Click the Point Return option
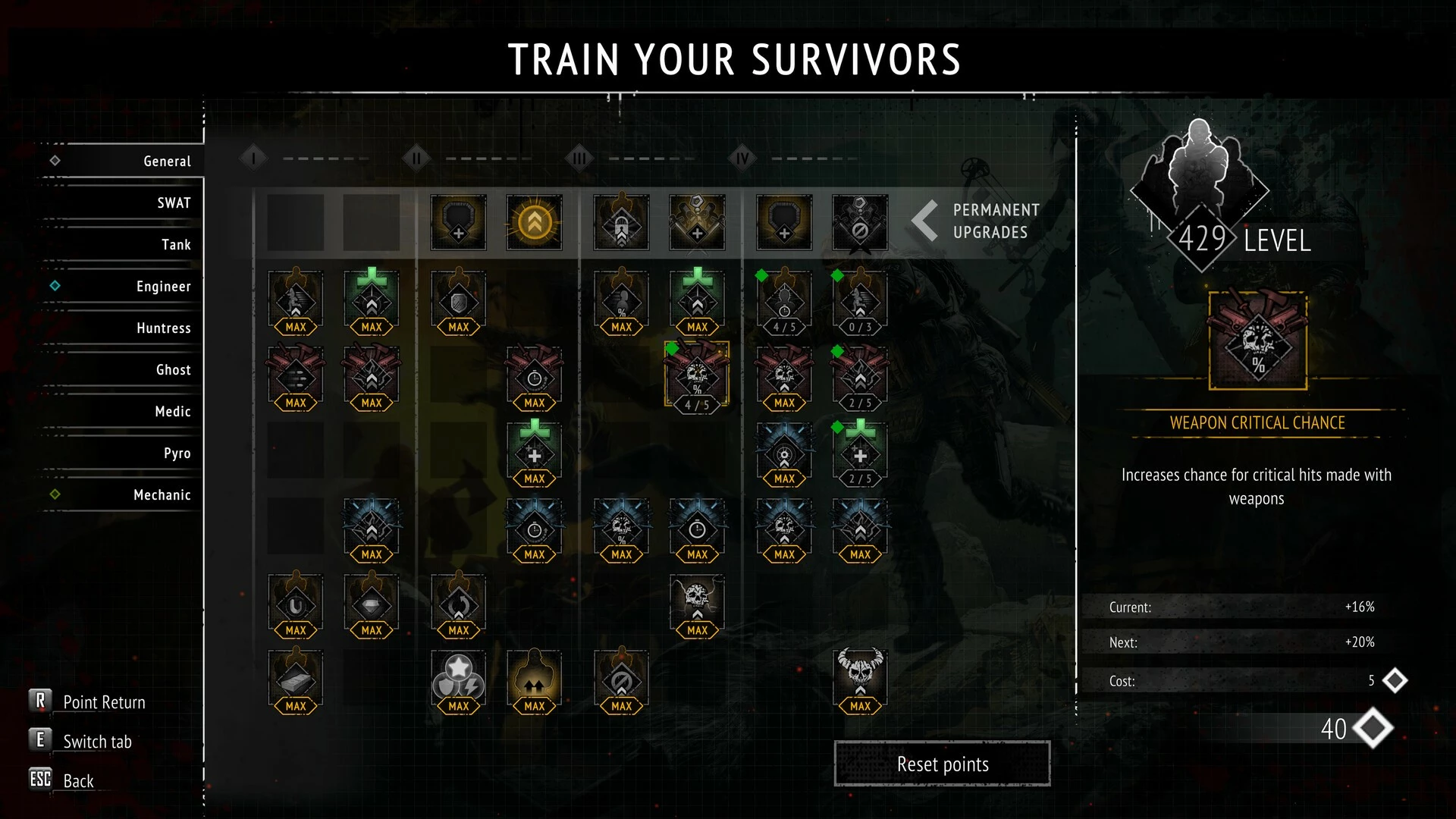1456x819 pixels. coord(103,702)
